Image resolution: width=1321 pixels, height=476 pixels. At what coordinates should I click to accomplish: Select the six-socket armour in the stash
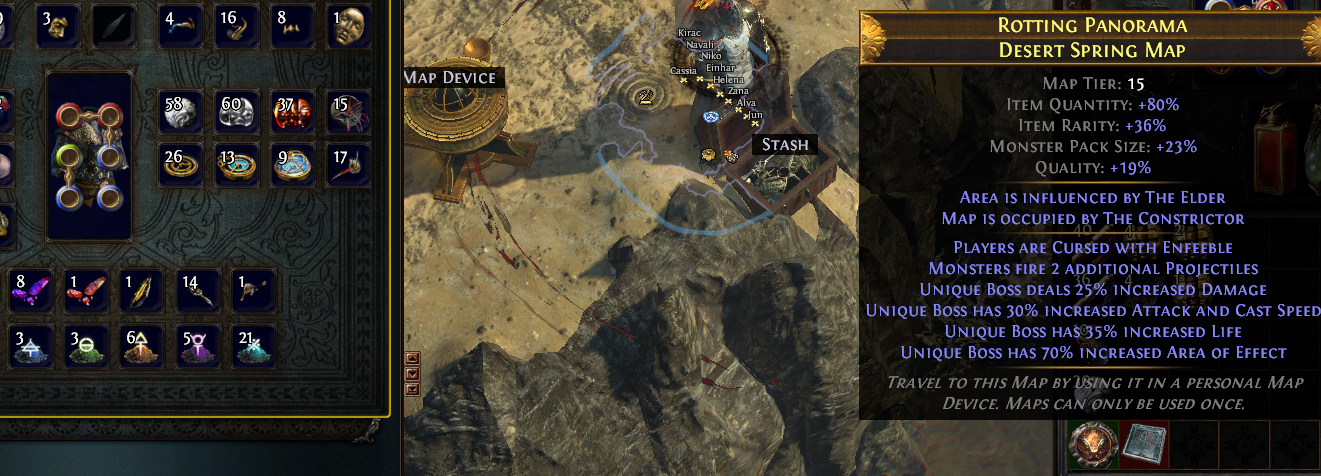(89, 155)
